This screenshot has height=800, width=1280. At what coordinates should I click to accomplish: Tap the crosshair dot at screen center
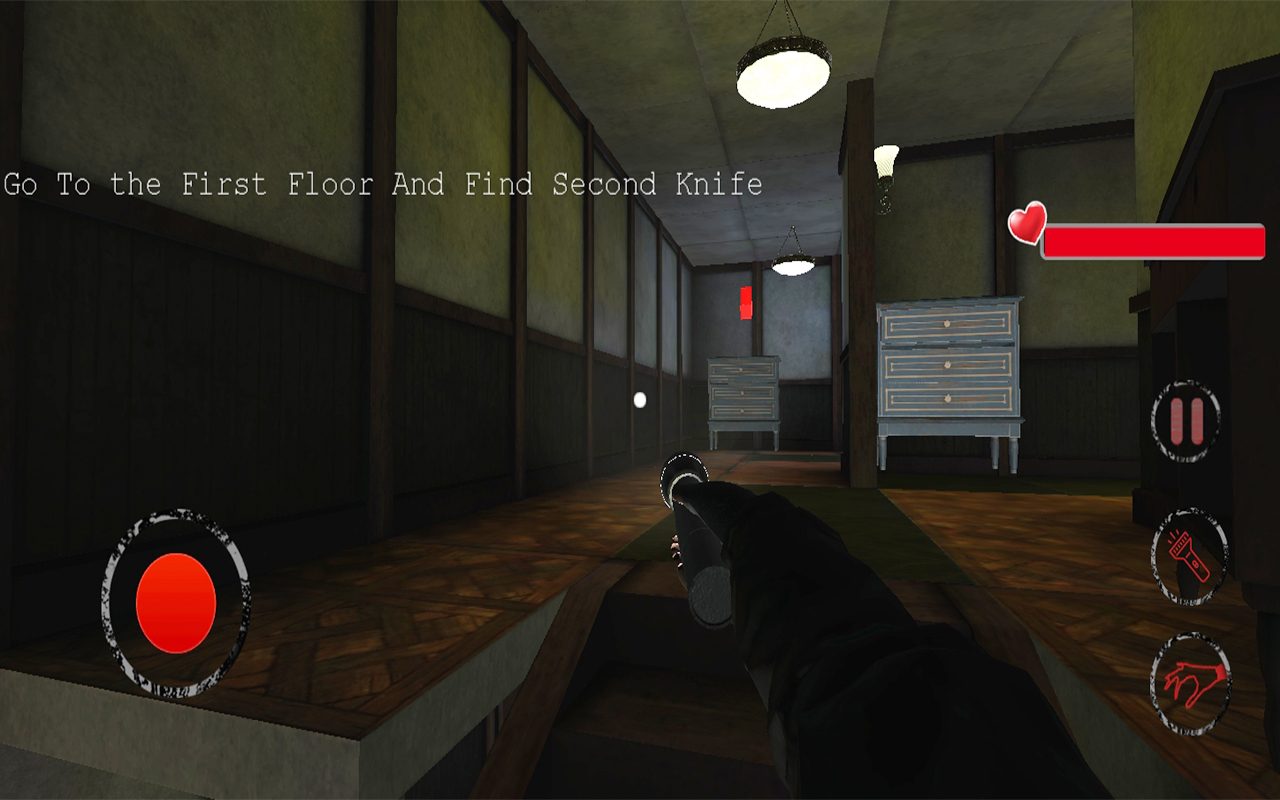(638, 401)
